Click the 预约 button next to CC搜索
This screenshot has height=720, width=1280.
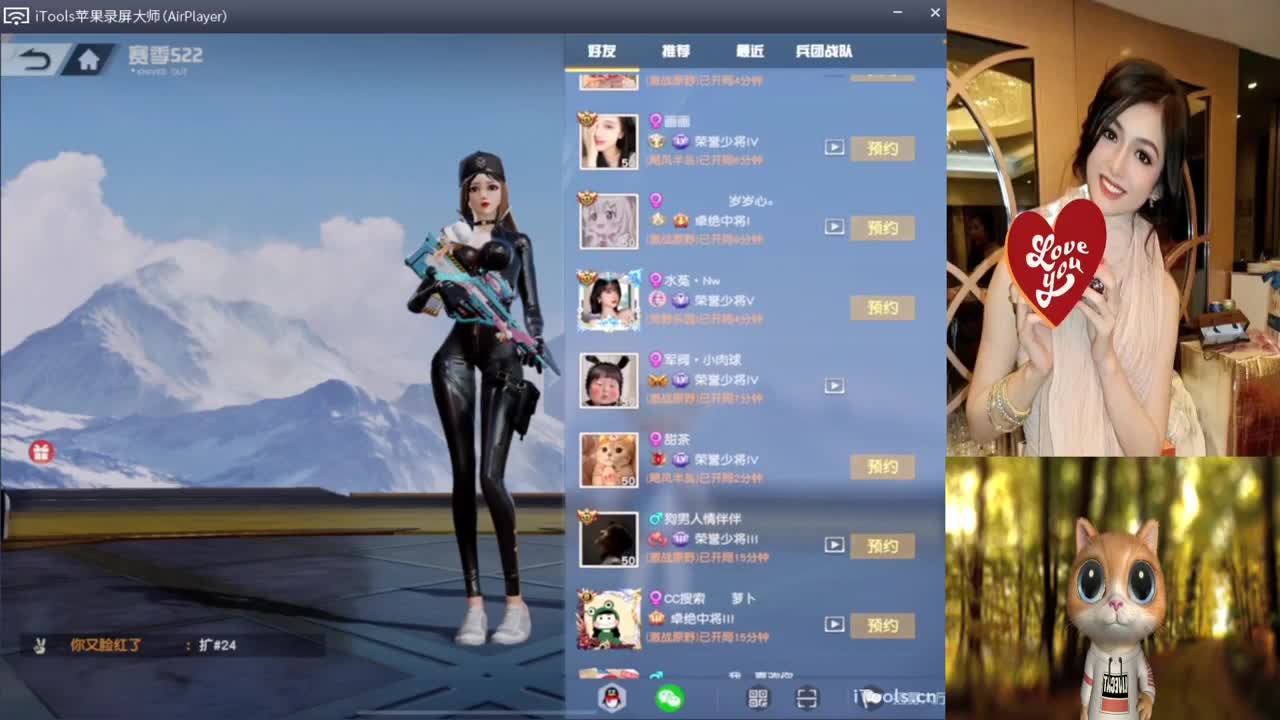point(882,625)
